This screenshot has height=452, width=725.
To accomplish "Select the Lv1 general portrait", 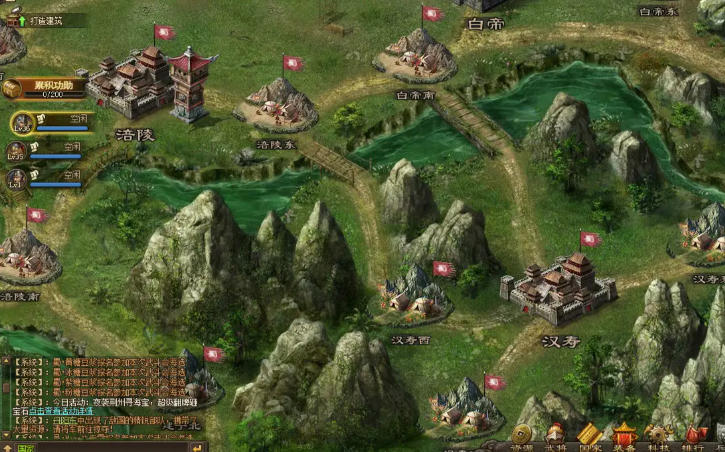I will pyautogui.click(x=15, y=179).
